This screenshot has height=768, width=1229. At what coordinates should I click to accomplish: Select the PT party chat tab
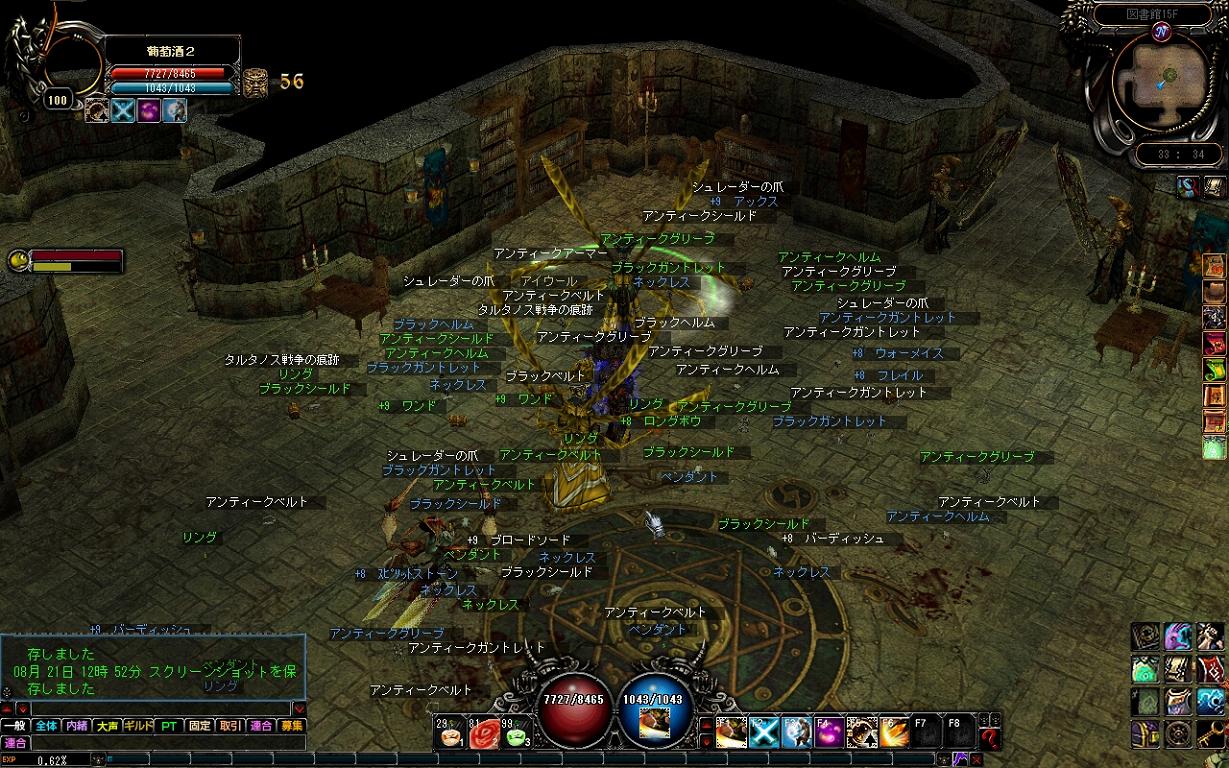coord(169,726)
